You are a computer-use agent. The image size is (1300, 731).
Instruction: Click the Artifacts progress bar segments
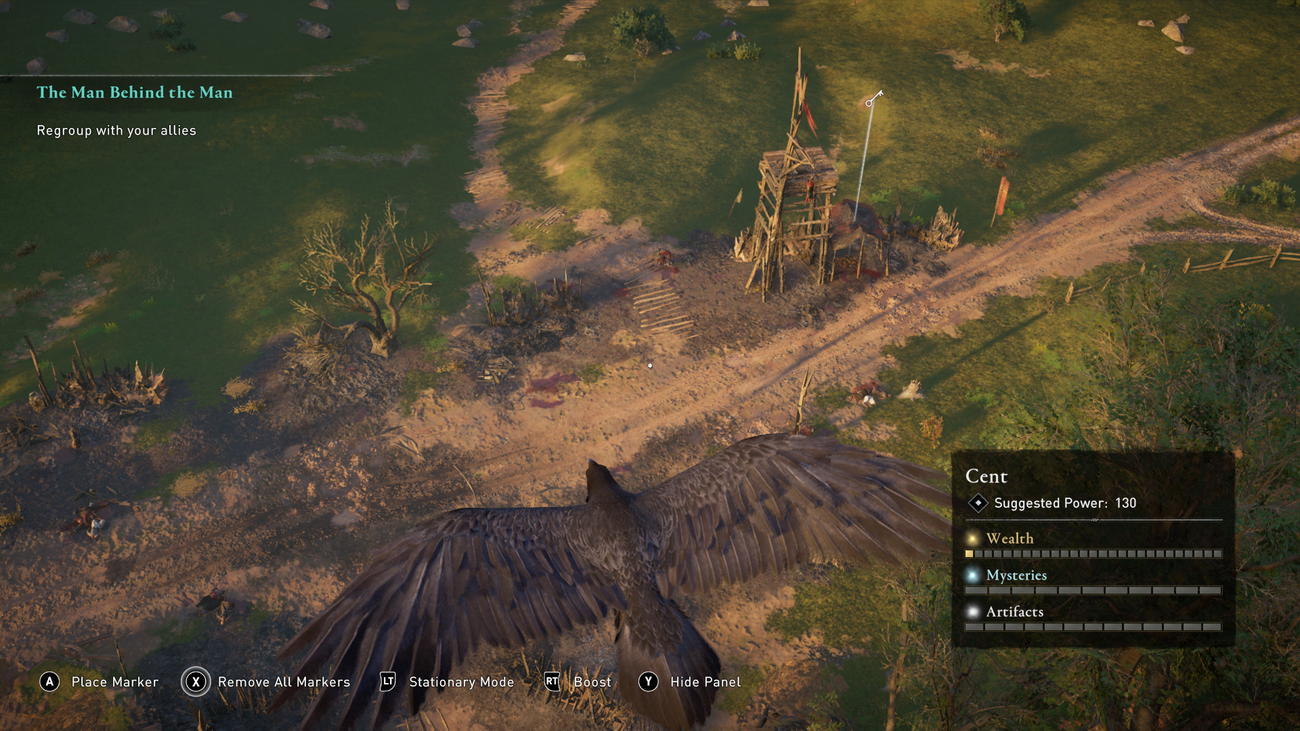(x=1093, y=626)
